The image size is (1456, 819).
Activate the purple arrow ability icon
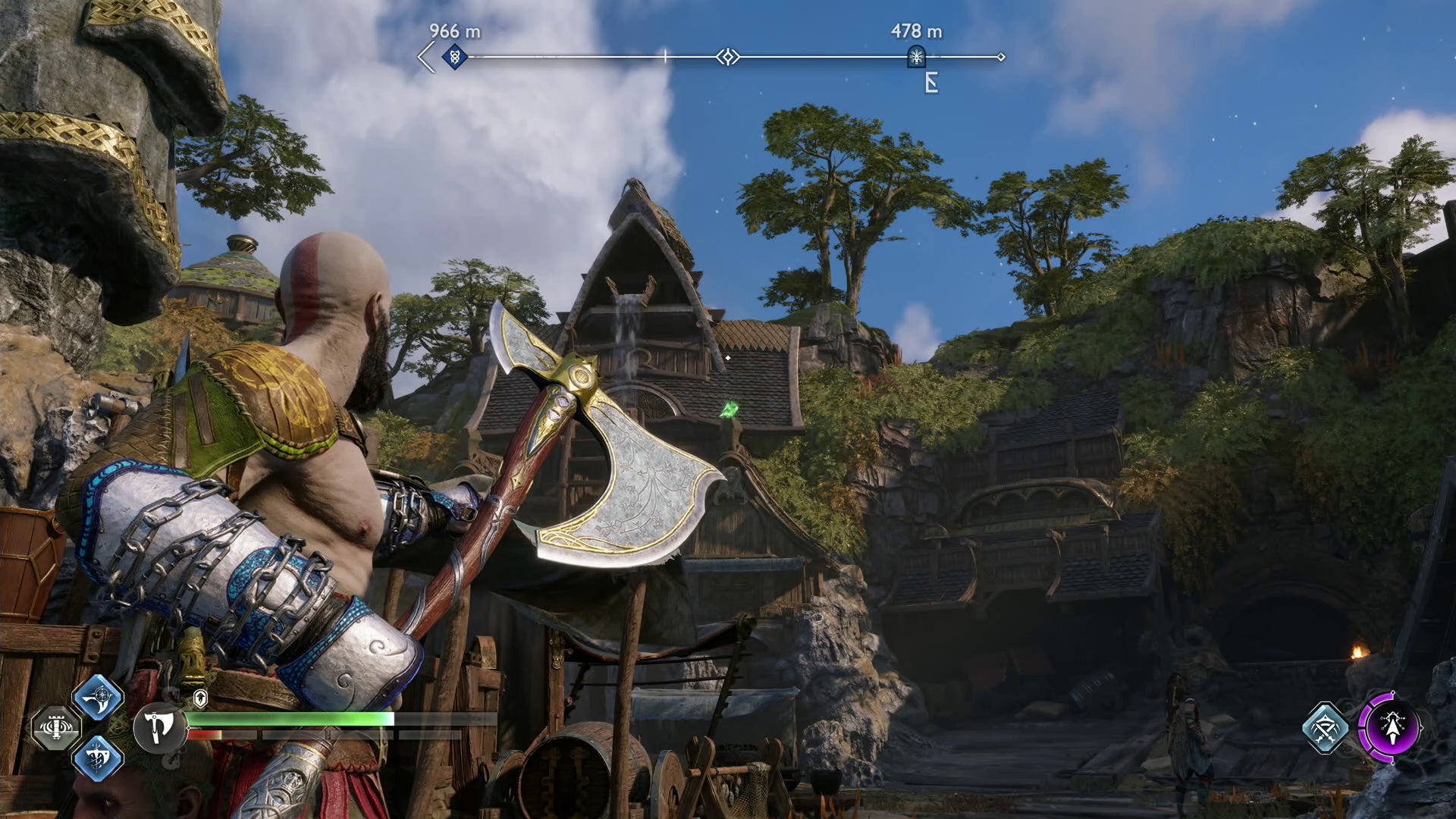click(x=1390, y=728)
